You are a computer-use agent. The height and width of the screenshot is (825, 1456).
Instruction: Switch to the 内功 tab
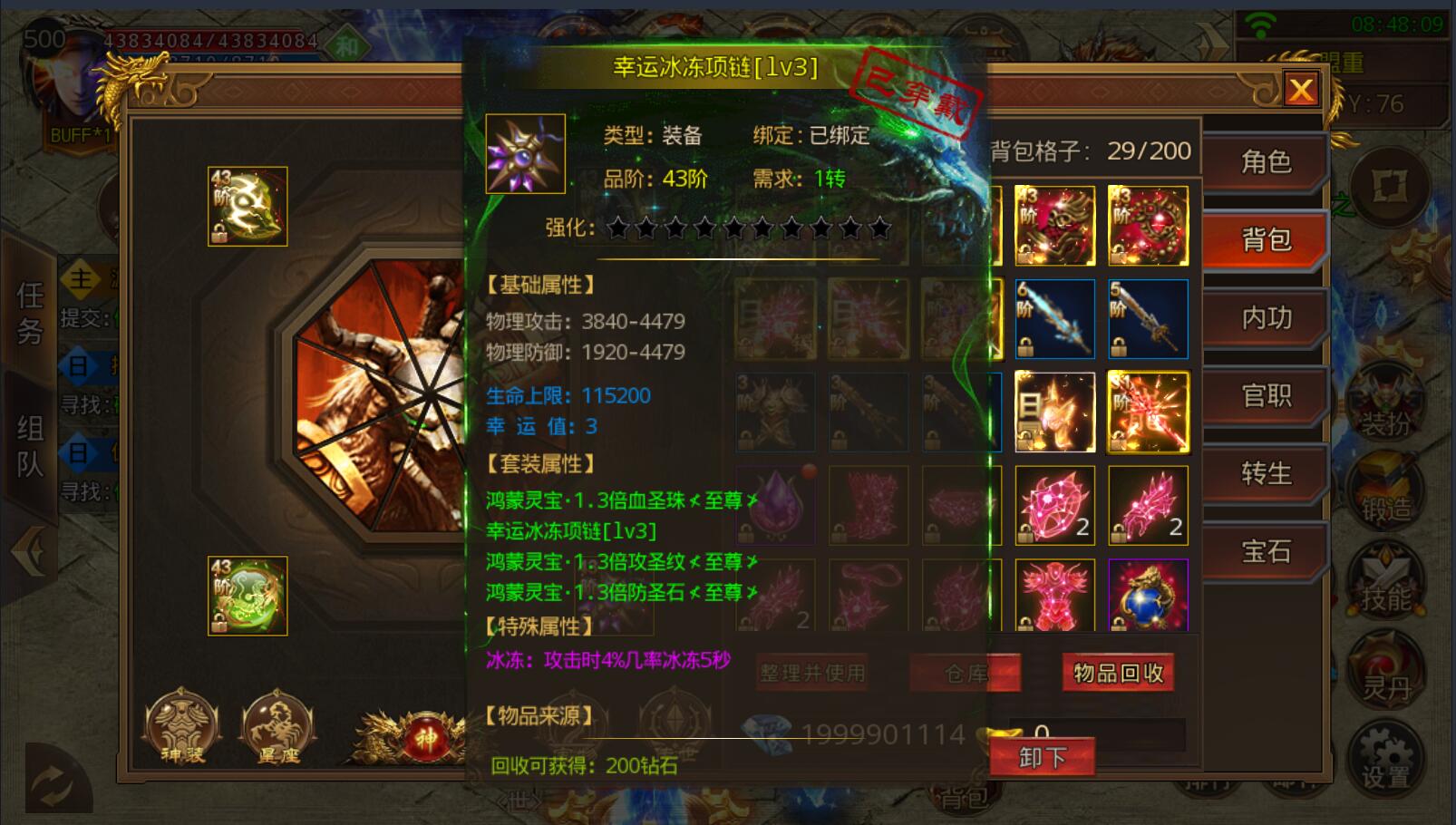(x=1266, y=319)
